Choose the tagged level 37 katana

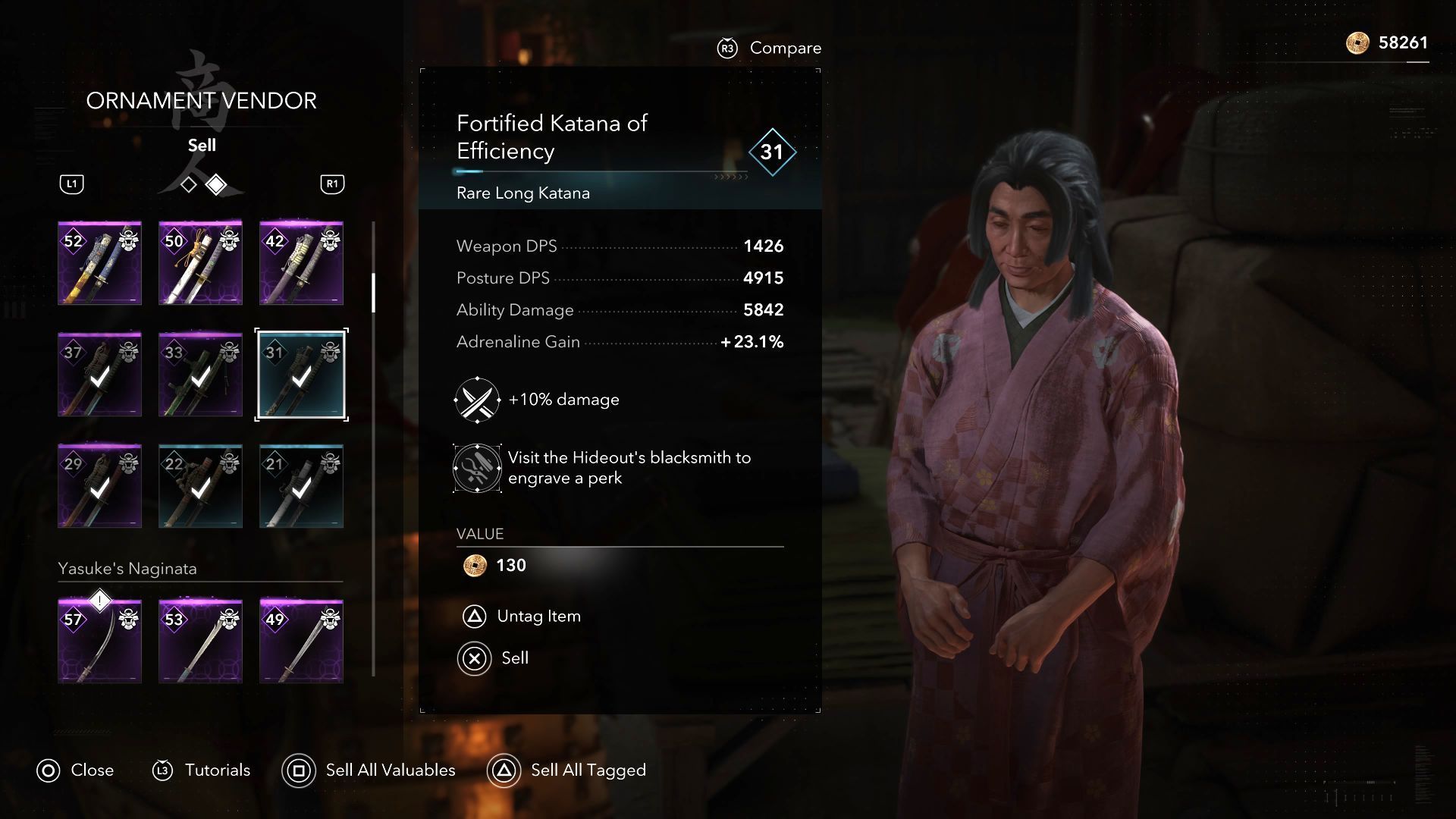99,375
